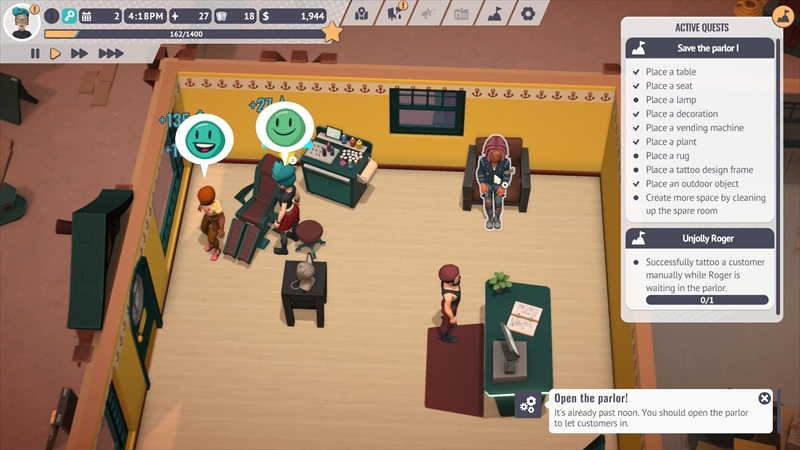Image resolution: width=800 pixels, height=450 pixels.
Task: Pause the game with the pause control
Action: pyautogui.click(x=35, y=54)
